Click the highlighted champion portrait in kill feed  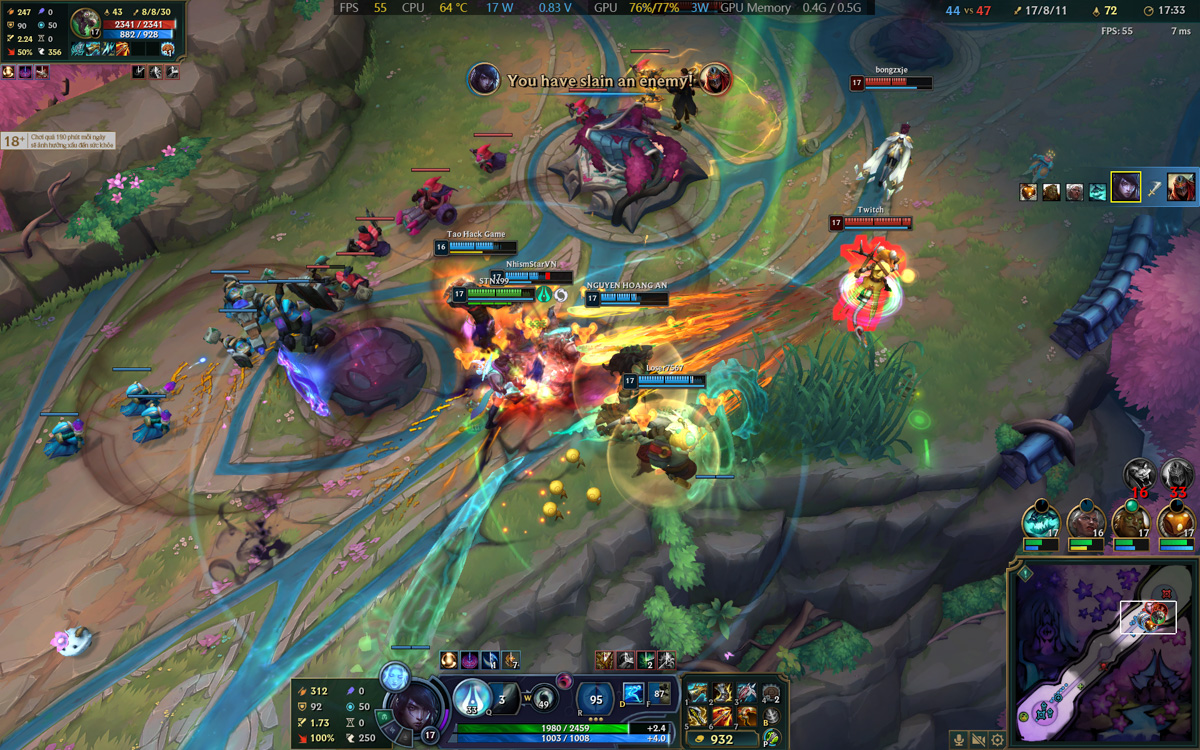1125,187
